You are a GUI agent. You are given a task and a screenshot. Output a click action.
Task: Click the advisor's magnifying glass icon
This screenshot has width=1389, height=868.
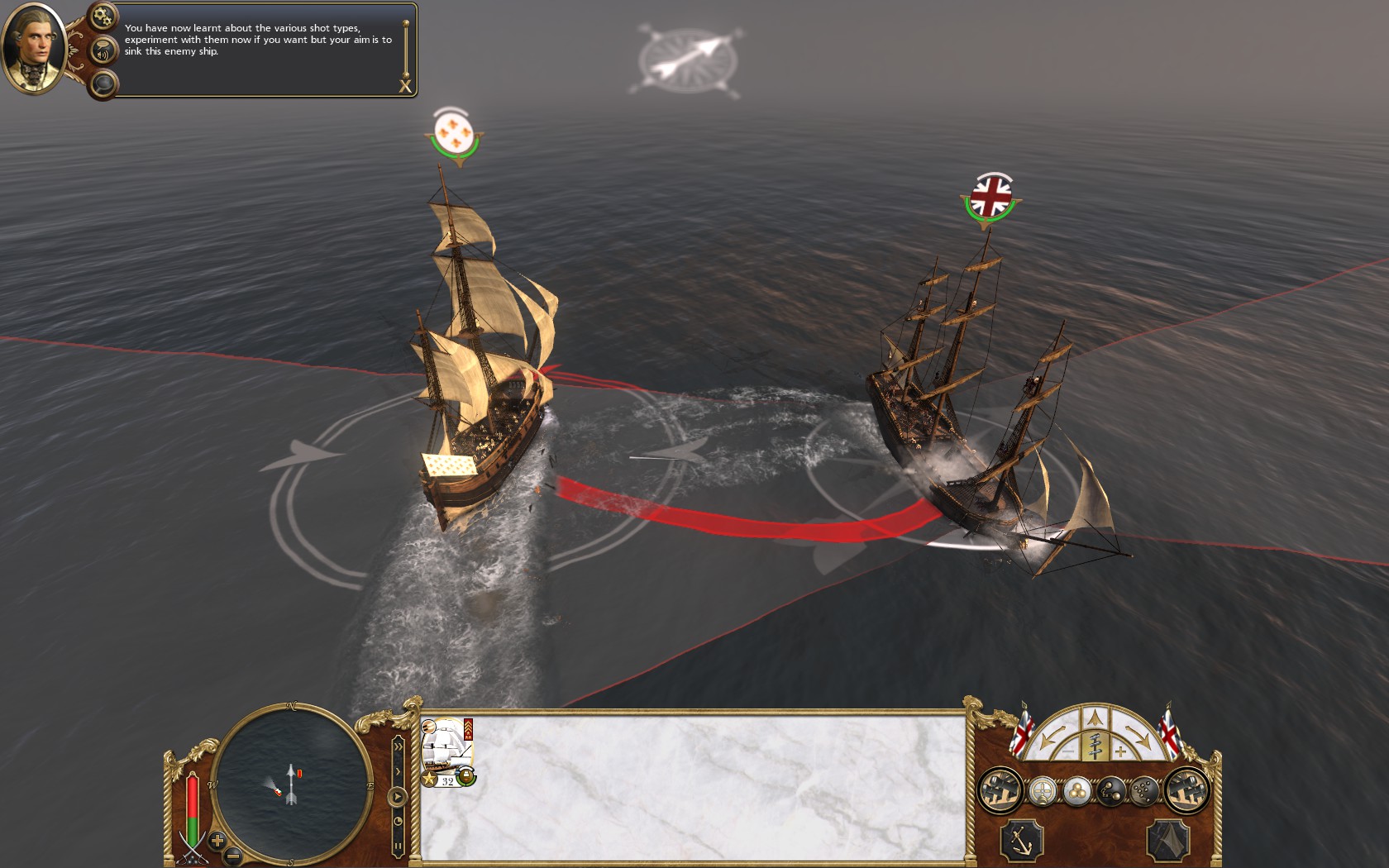(x=103, y=83)
